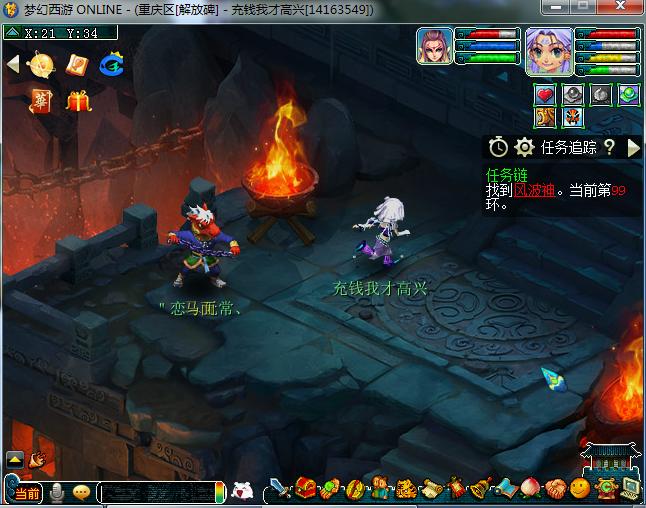Click the green orb buff icon
The height and width of the screenshot is (508, 646).
[628, 95]
